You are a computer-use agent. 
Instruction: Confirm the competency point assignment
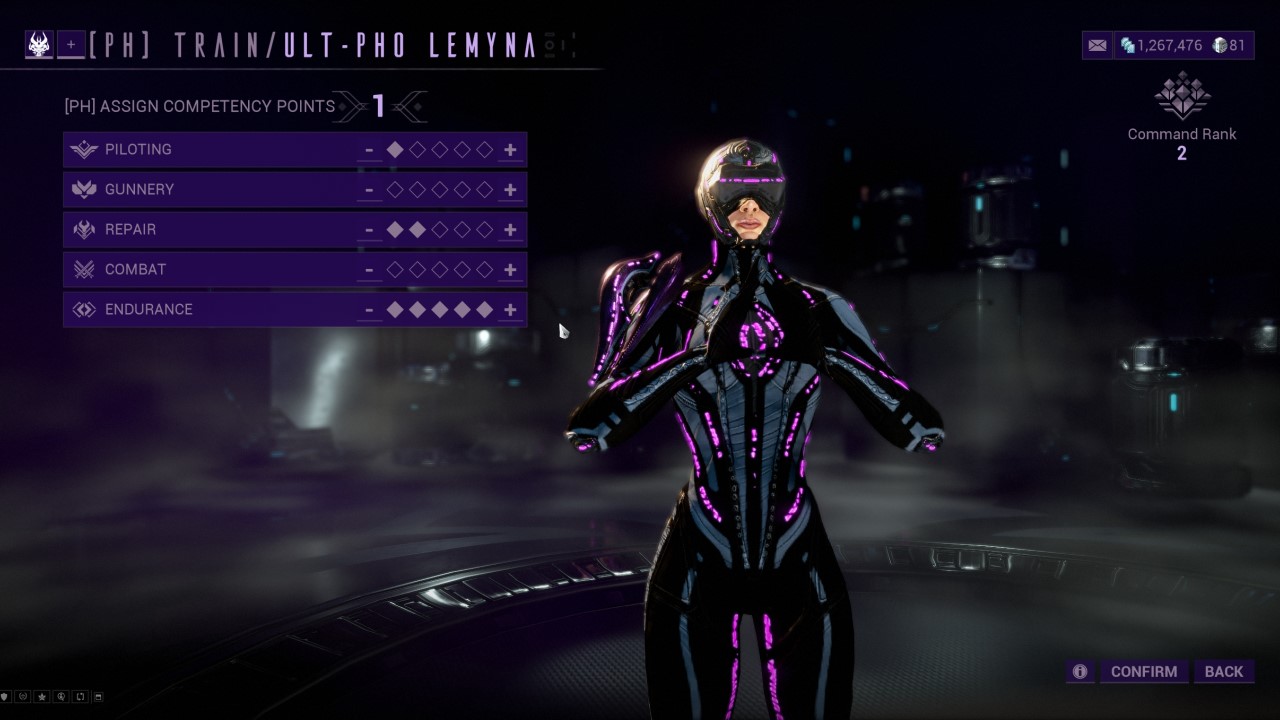tap(1144, 672)
